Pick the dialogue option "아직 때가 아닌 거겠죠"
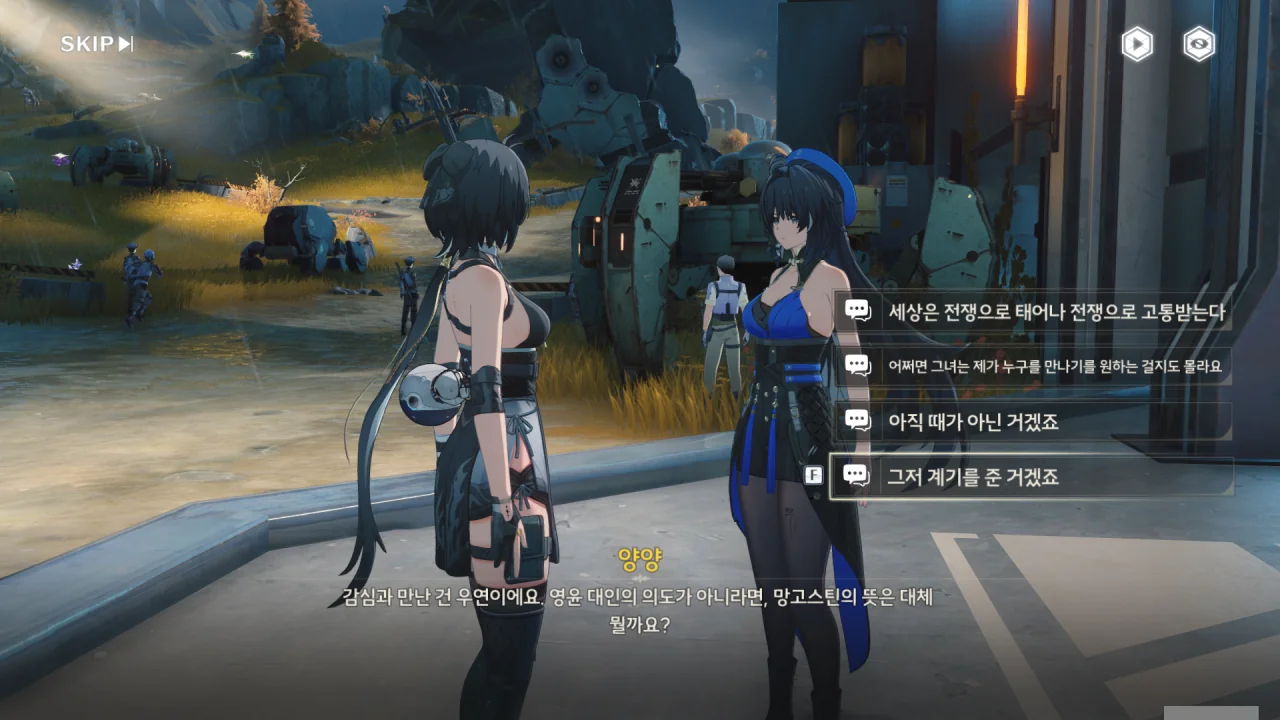 (x=1033, y=421)
